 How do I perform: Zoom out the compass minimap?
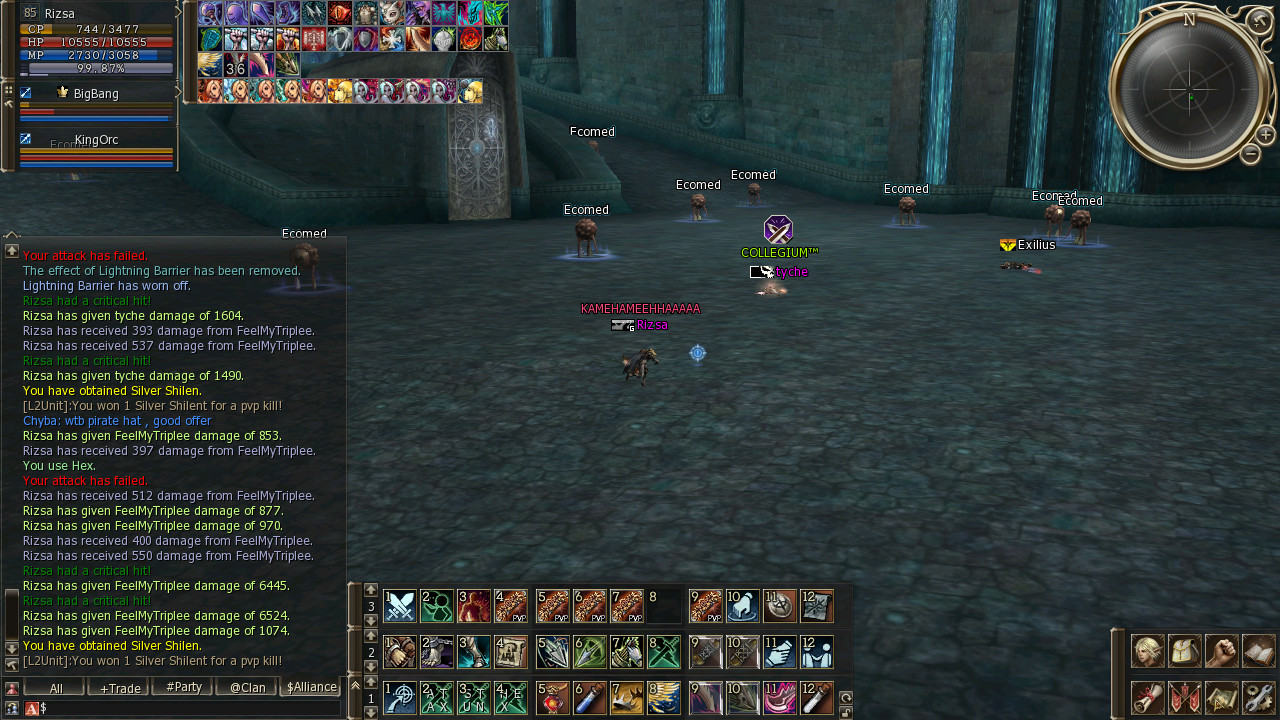[1250, 154]
